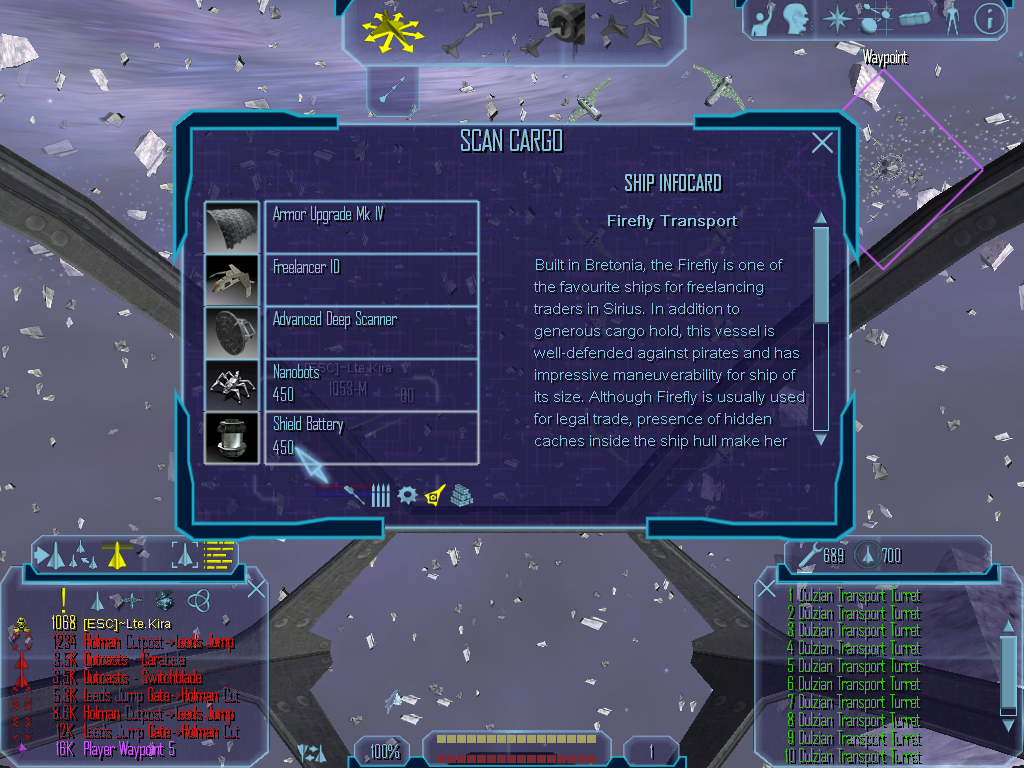This screenshot has height=768, width=1024.
Task: Switch to the gear equipment filter
Action: [x=406, y=495]
